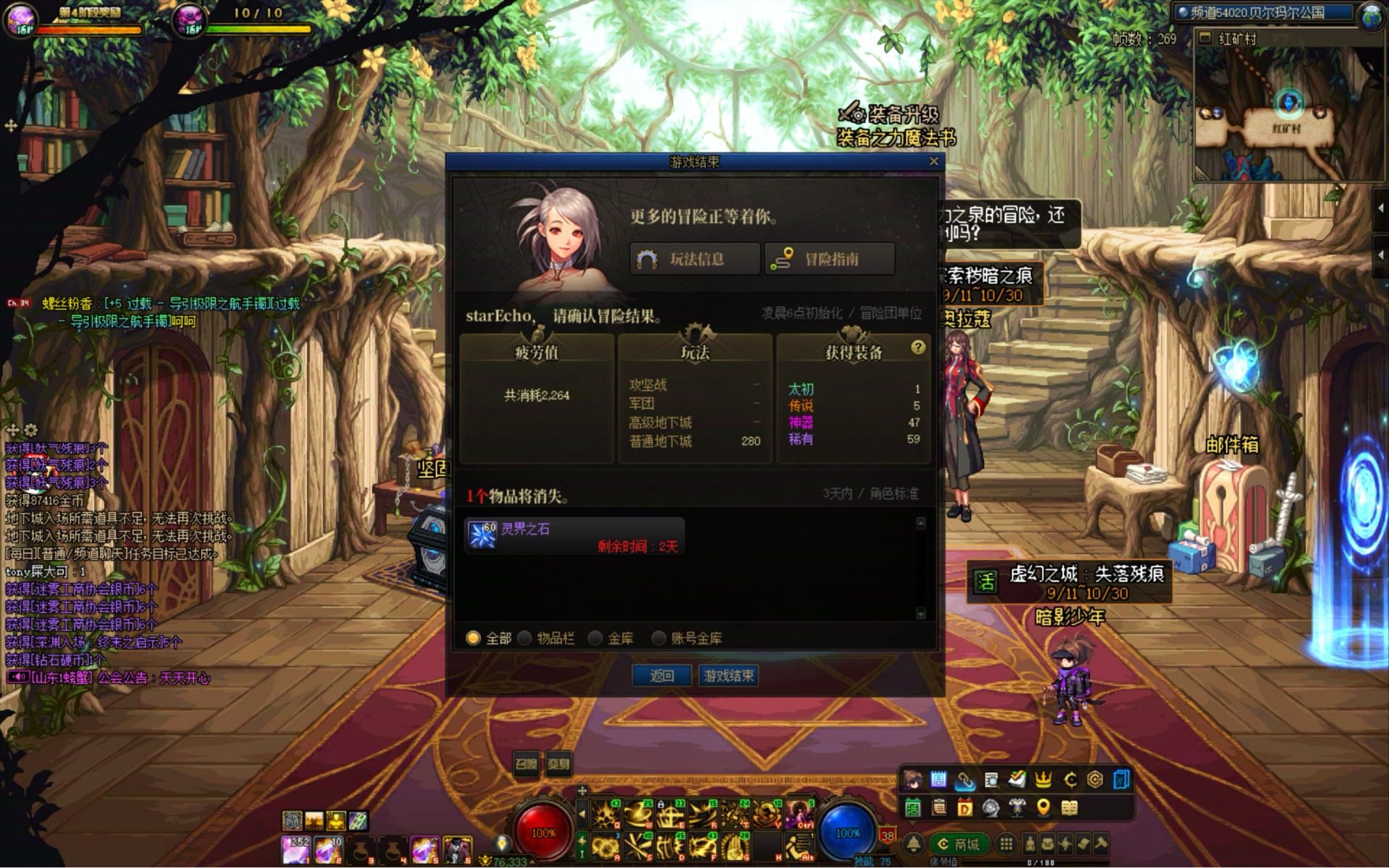Image resolution: width=1389 pixels, height=868 pixels.
Task: Open the 商城 shop button
Action: click(958, 844)
